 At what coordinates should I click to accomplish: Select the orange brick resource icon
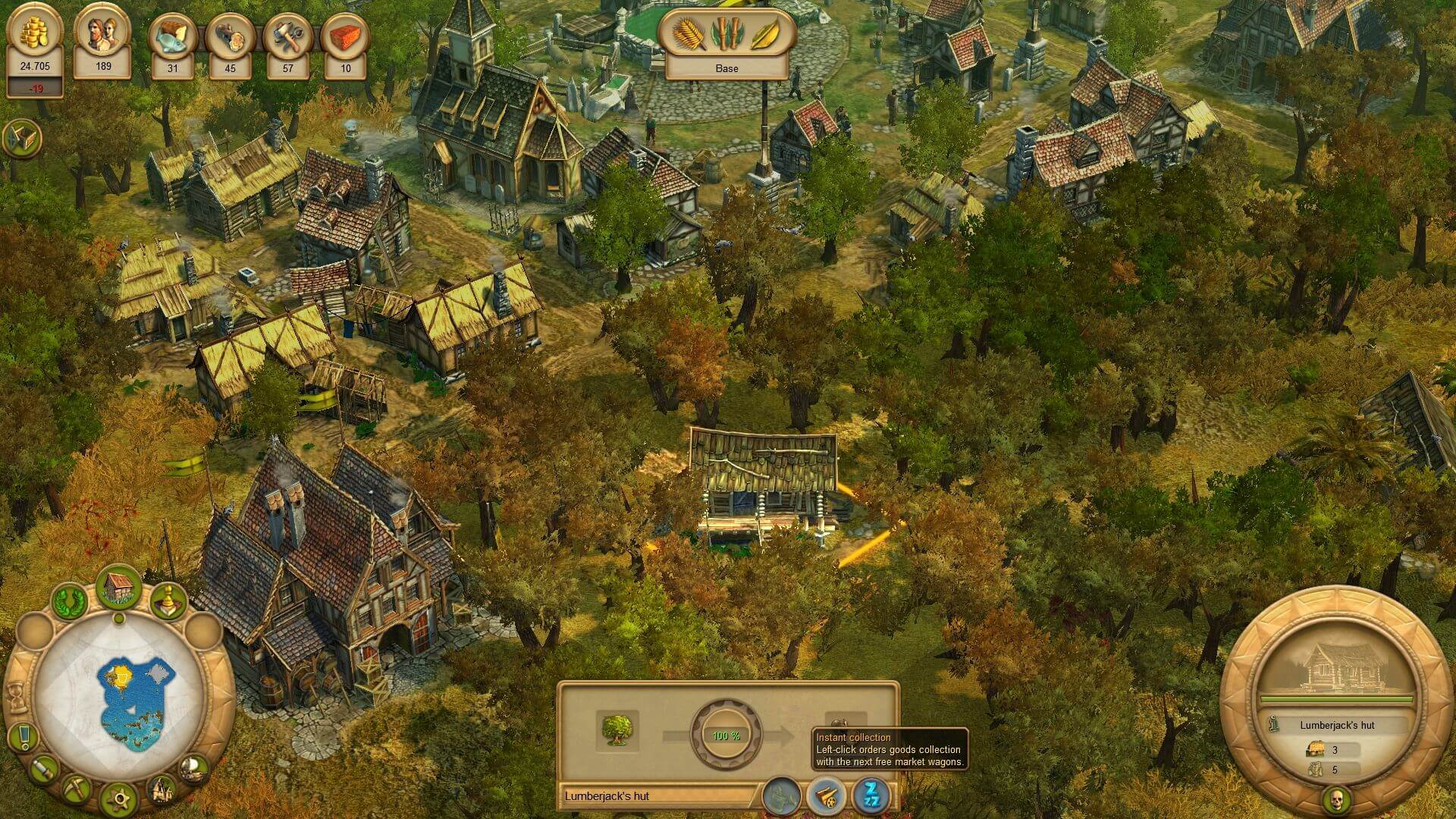point(345,38)
